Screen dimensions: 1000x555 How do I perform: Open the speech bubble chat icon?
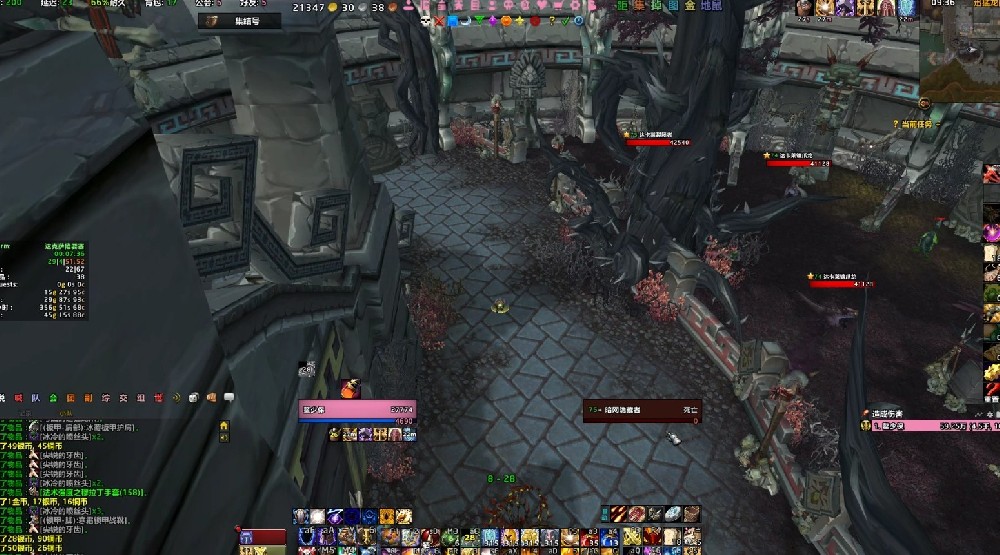click(x=228, y=397)
